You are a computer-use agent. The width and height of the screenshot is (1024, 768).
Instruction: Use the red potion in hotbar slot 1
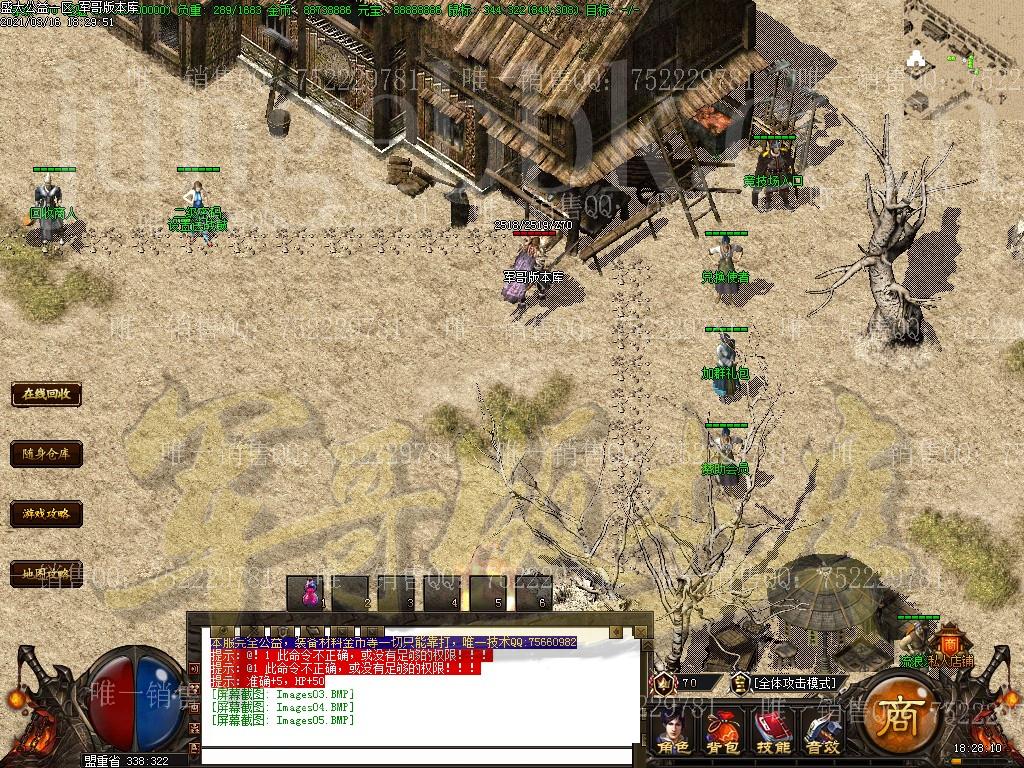(309, 592)
